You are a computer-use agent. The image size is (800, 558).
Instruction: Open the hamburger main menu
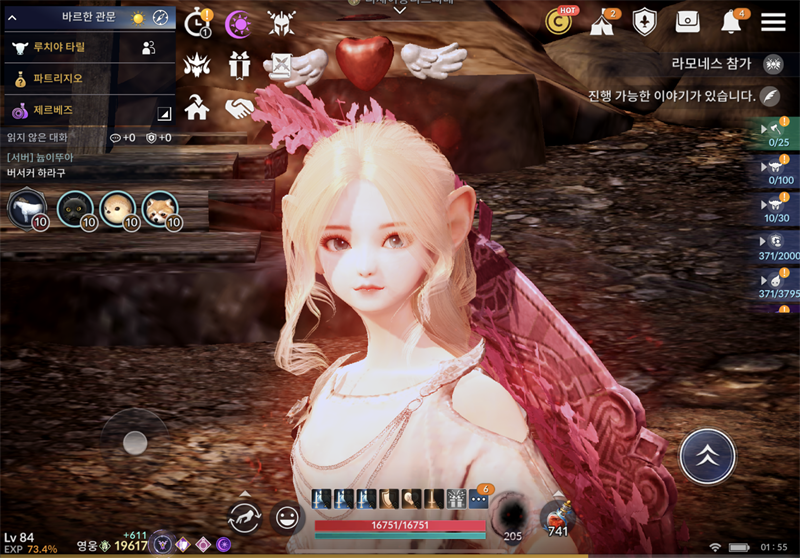[x=773, y=22]
